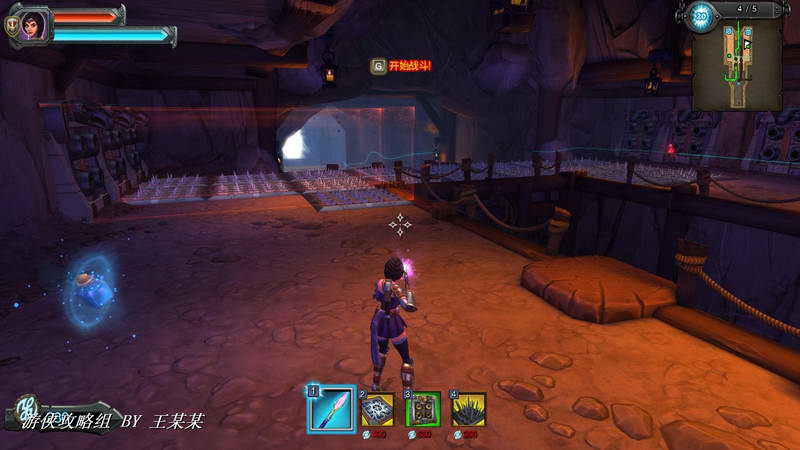The image size is (800, 450).
Task: Pick the green-framed wall trap in slot 3
Action: tap(423, 410)
